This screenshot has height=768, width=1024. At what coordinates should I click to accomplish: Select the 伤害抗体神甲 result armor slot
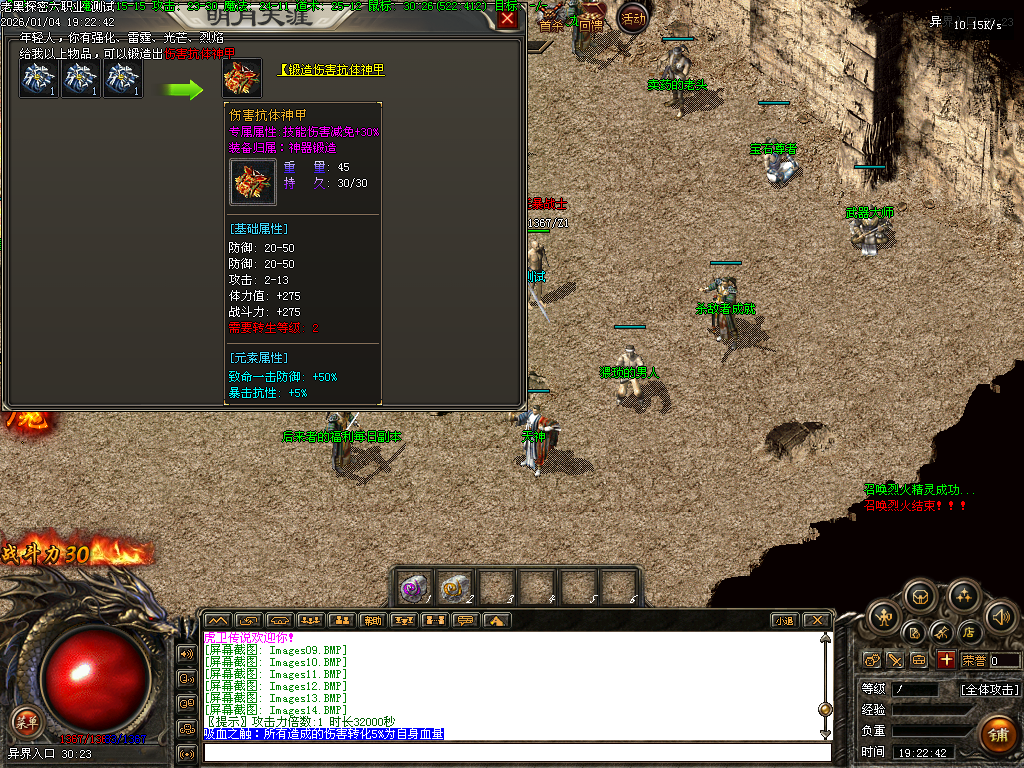pyautogui.click(x=242, y=79)
